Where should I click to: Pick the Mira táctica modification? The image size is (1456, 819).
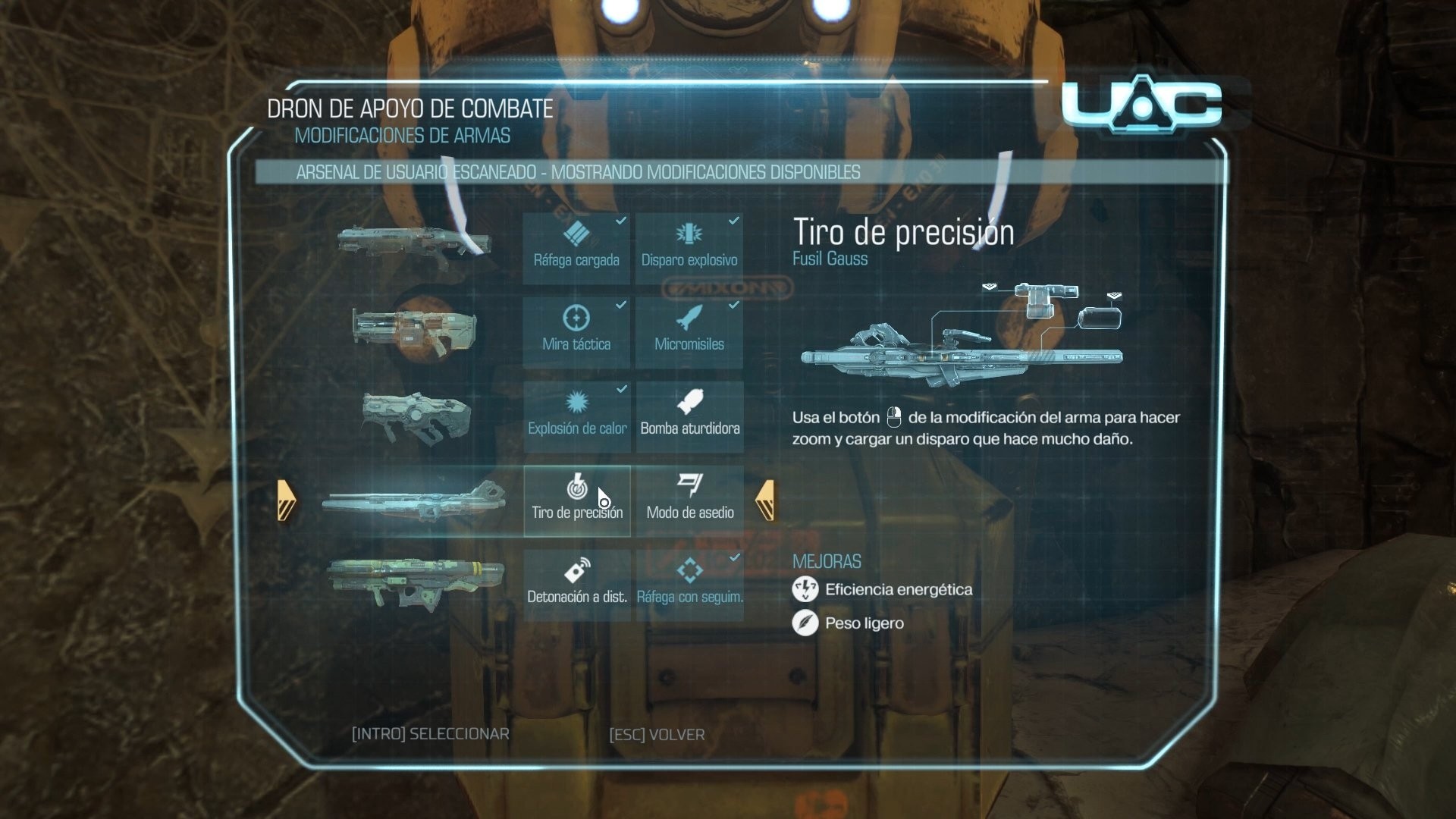[x=576, y=332]
